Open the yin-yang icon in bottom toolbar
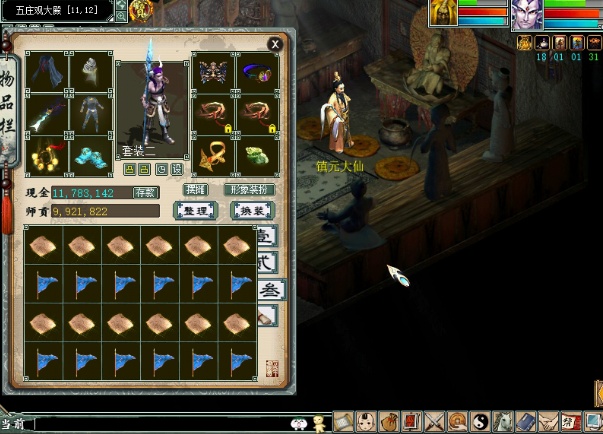Viewport: 603px width, 434px height. pyautogui.click(x=479, y=423)
